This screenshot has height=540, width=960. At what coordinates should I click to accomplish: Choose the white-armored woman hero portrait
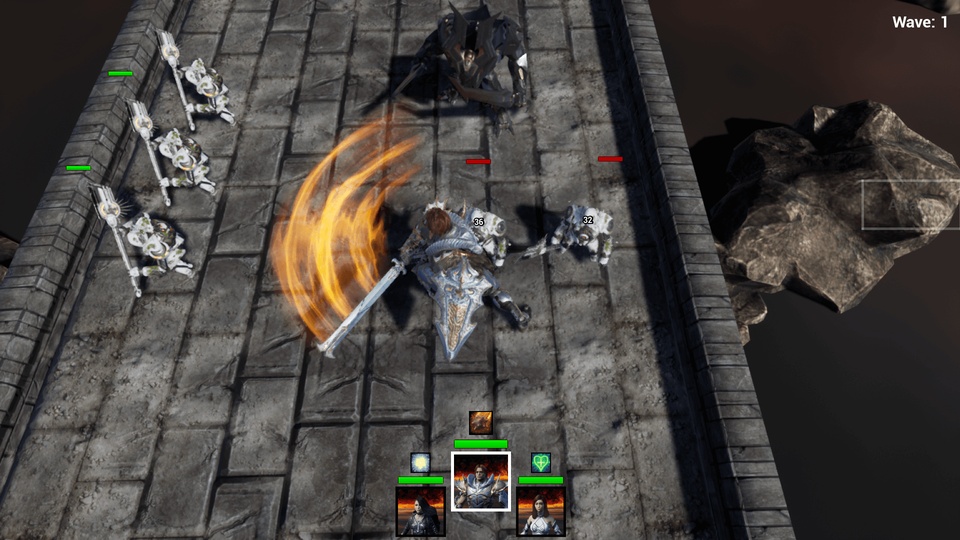pyautogui.click(x=541, y=511)
